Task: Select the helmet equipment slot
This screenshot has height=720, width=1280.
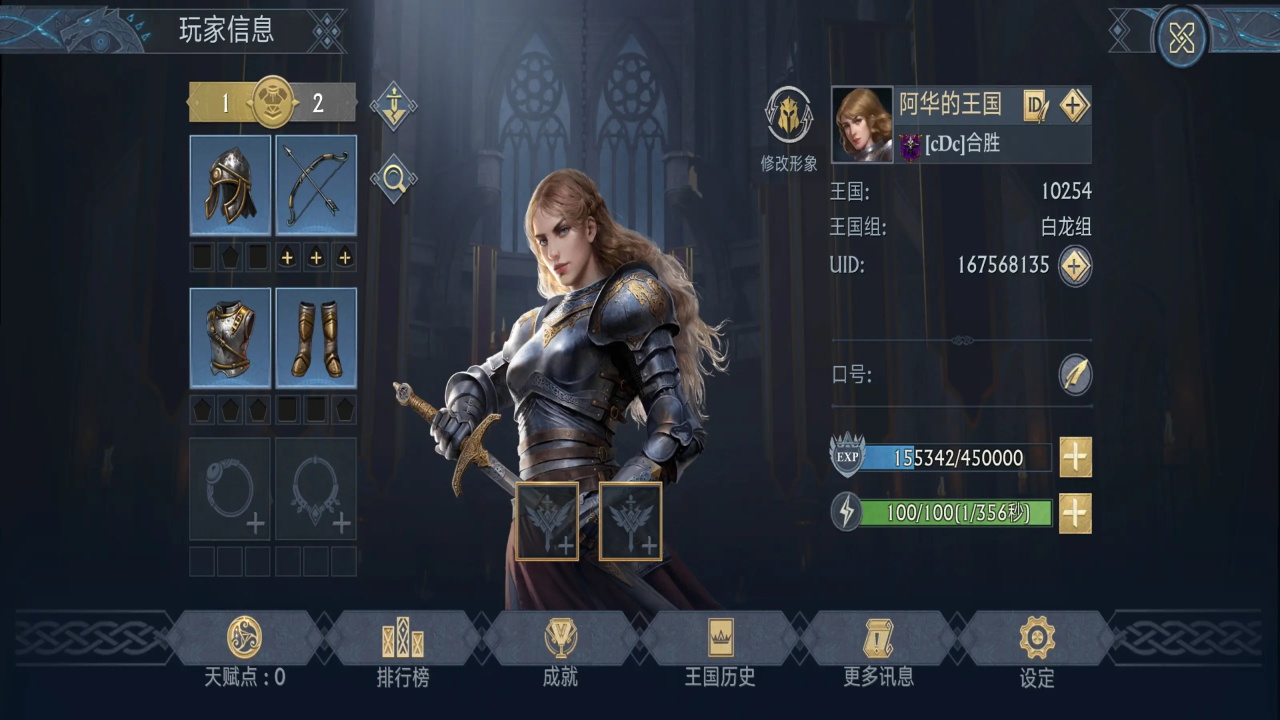Action: tap(230, 185)
